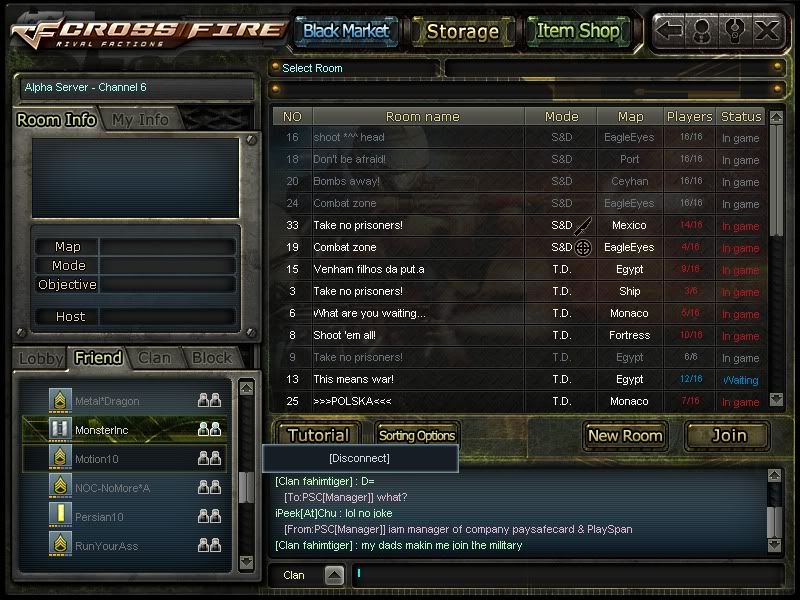
Task: Open the Storage menu
Action: point(462,31)
